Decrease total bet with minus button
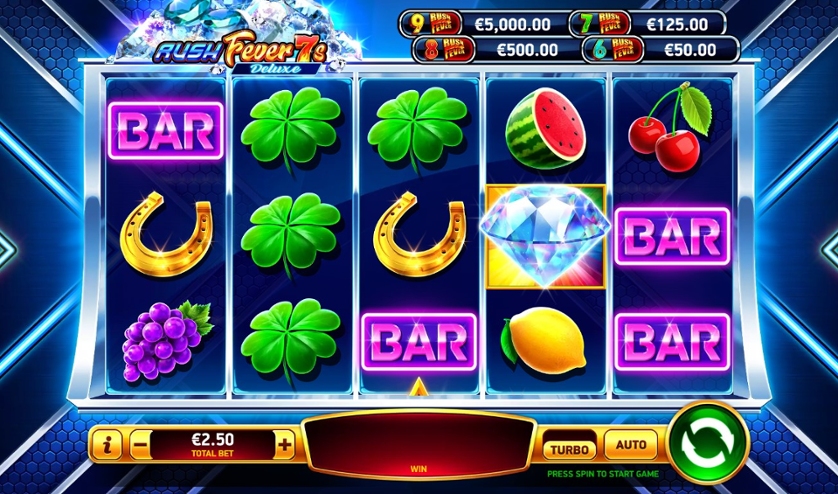Viewport: 838px width, 494px height. coord(140,445)
